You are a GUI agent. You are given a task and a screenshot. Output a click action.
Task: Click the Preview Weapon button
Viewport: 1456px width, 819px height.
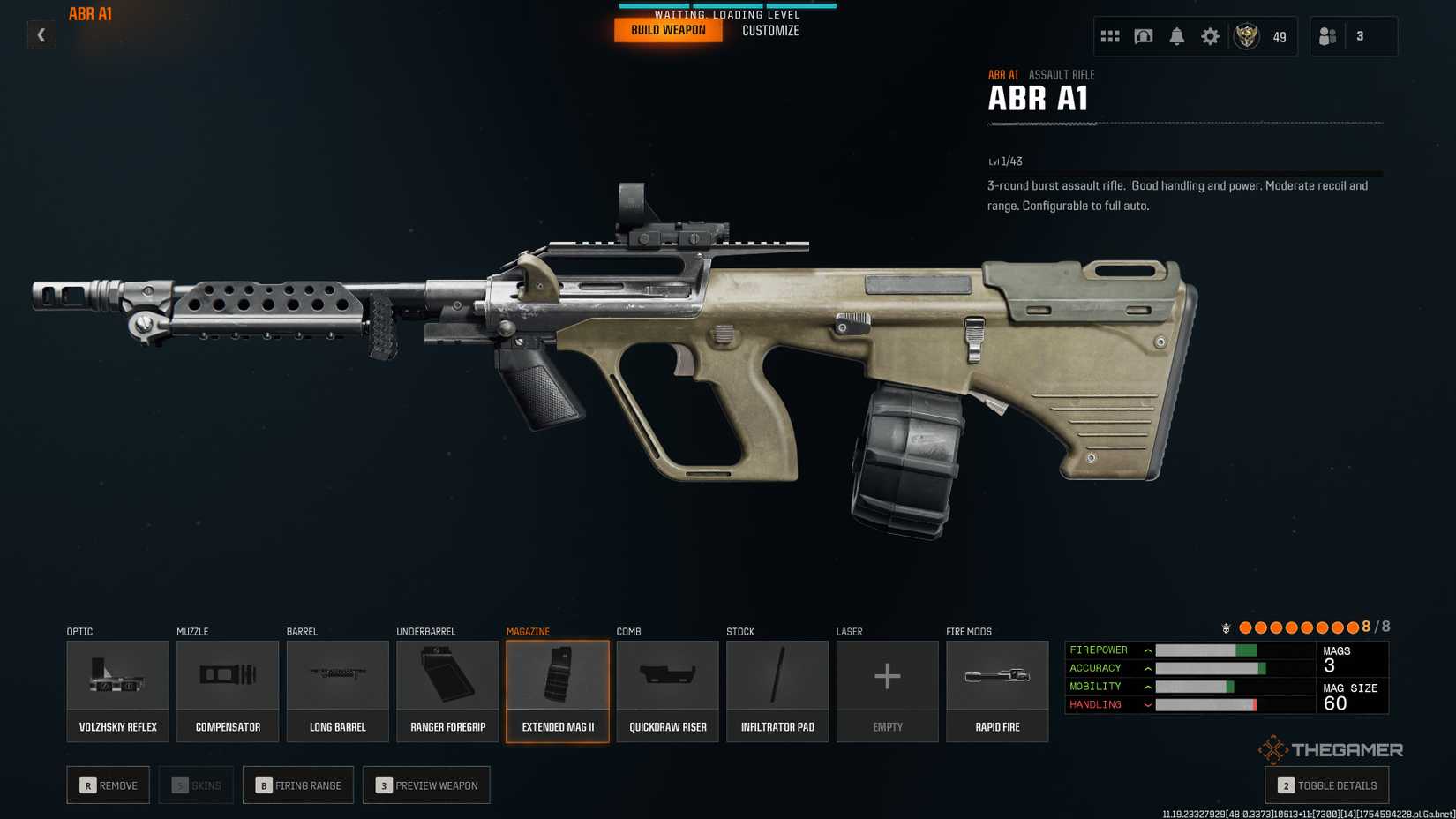pyautogui.click(x=426, y=785)
